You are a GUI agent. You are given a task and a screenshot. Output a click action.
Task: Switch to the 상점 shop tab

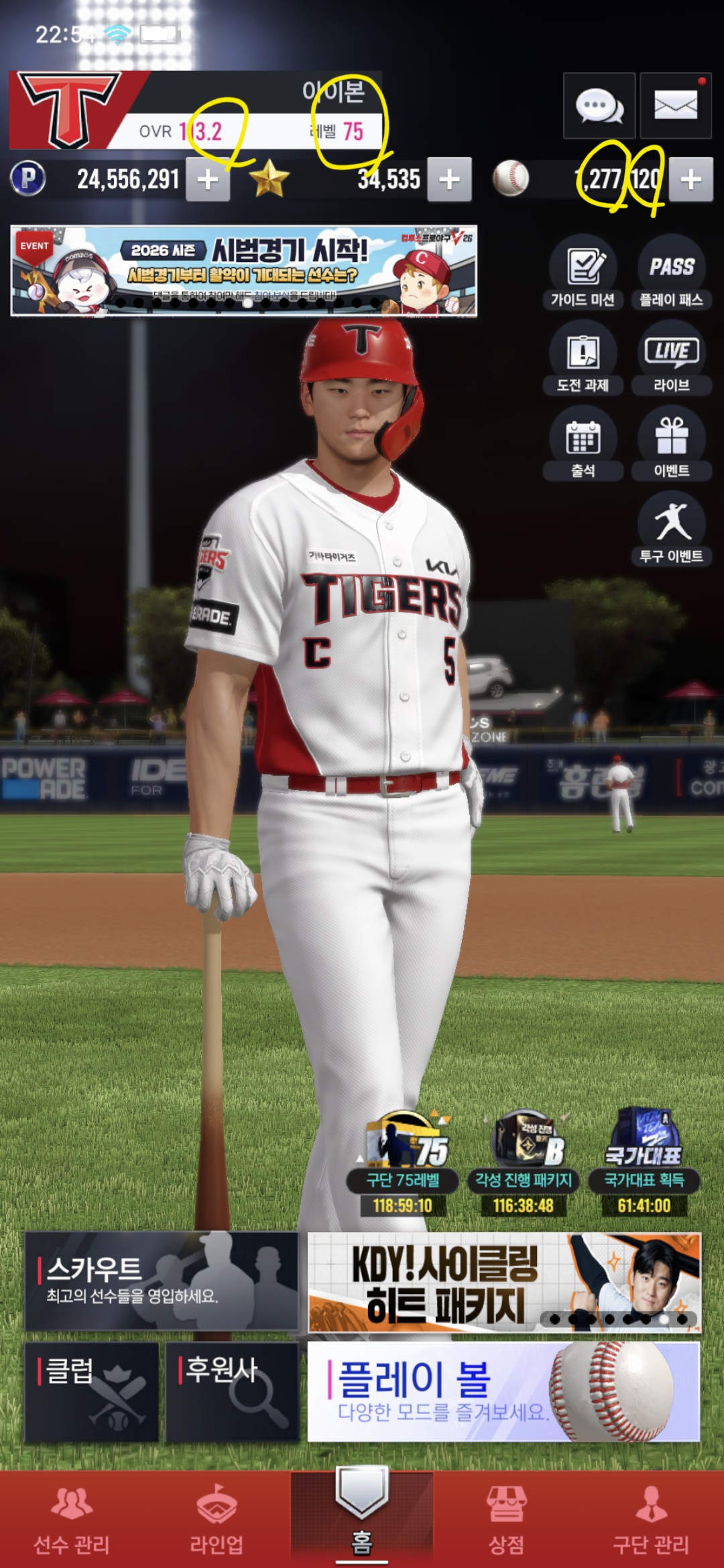507,1520
